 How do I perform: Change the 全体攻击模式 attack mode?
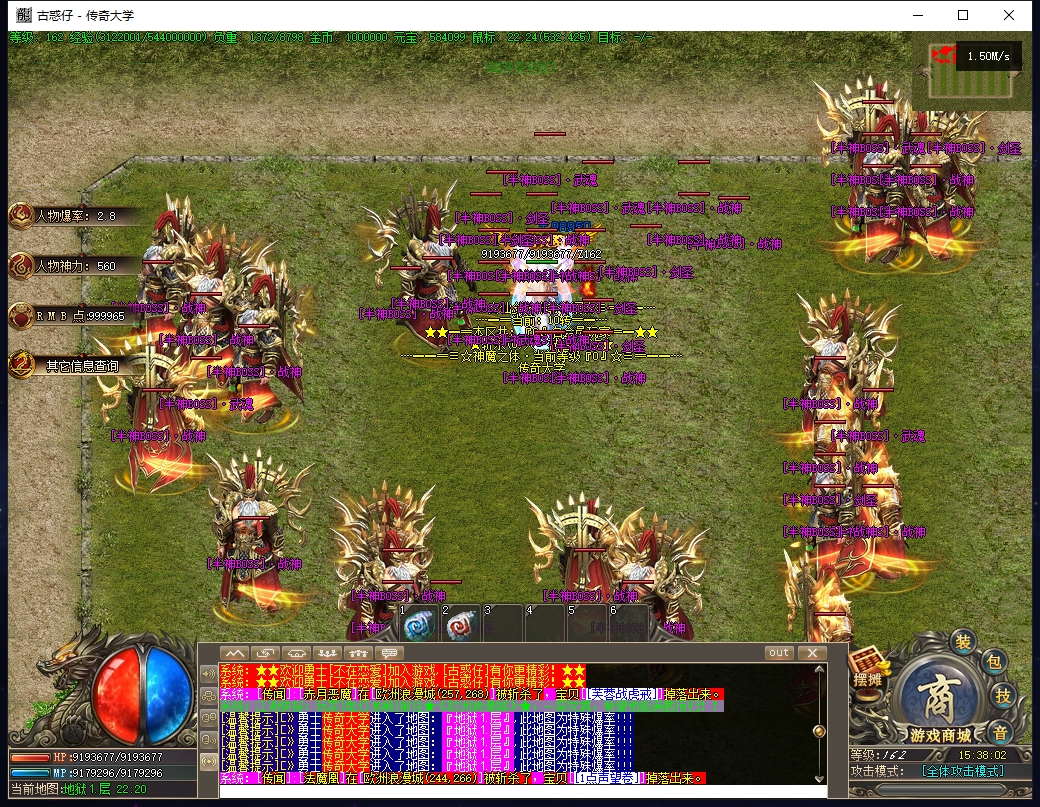962,771
